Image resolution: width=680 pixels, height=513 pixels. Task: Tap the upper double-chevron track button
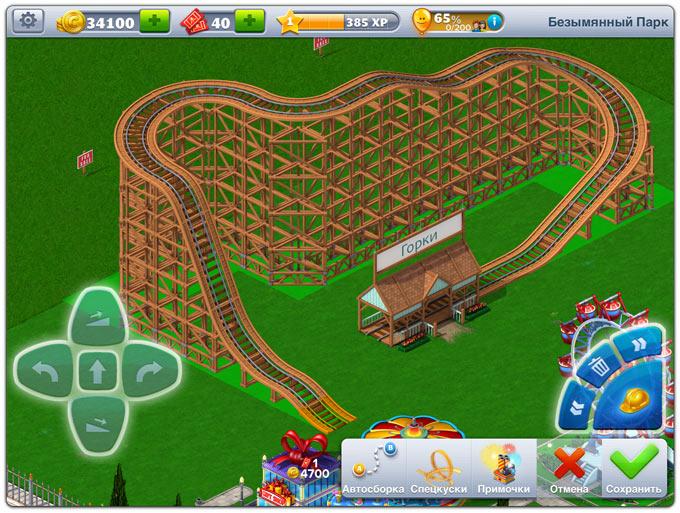tap(635, 345)
